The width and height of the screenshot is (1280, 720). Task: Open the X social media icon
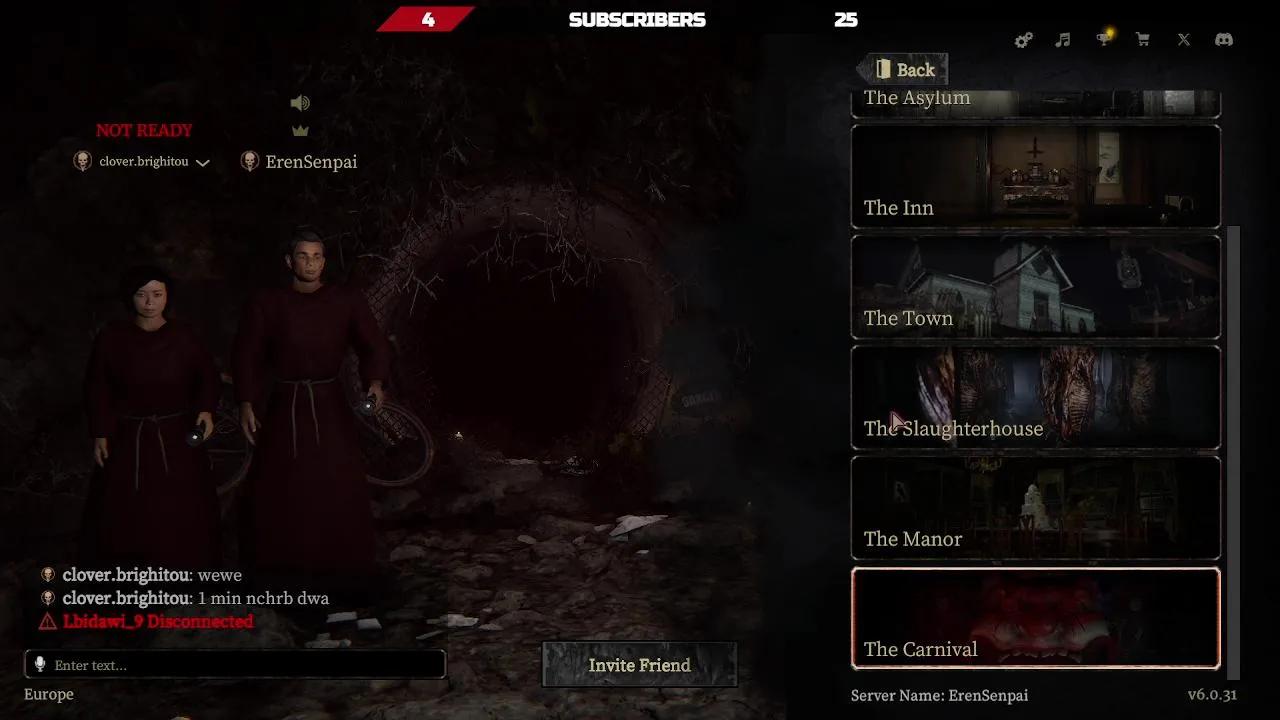[x=1183, y=40]
